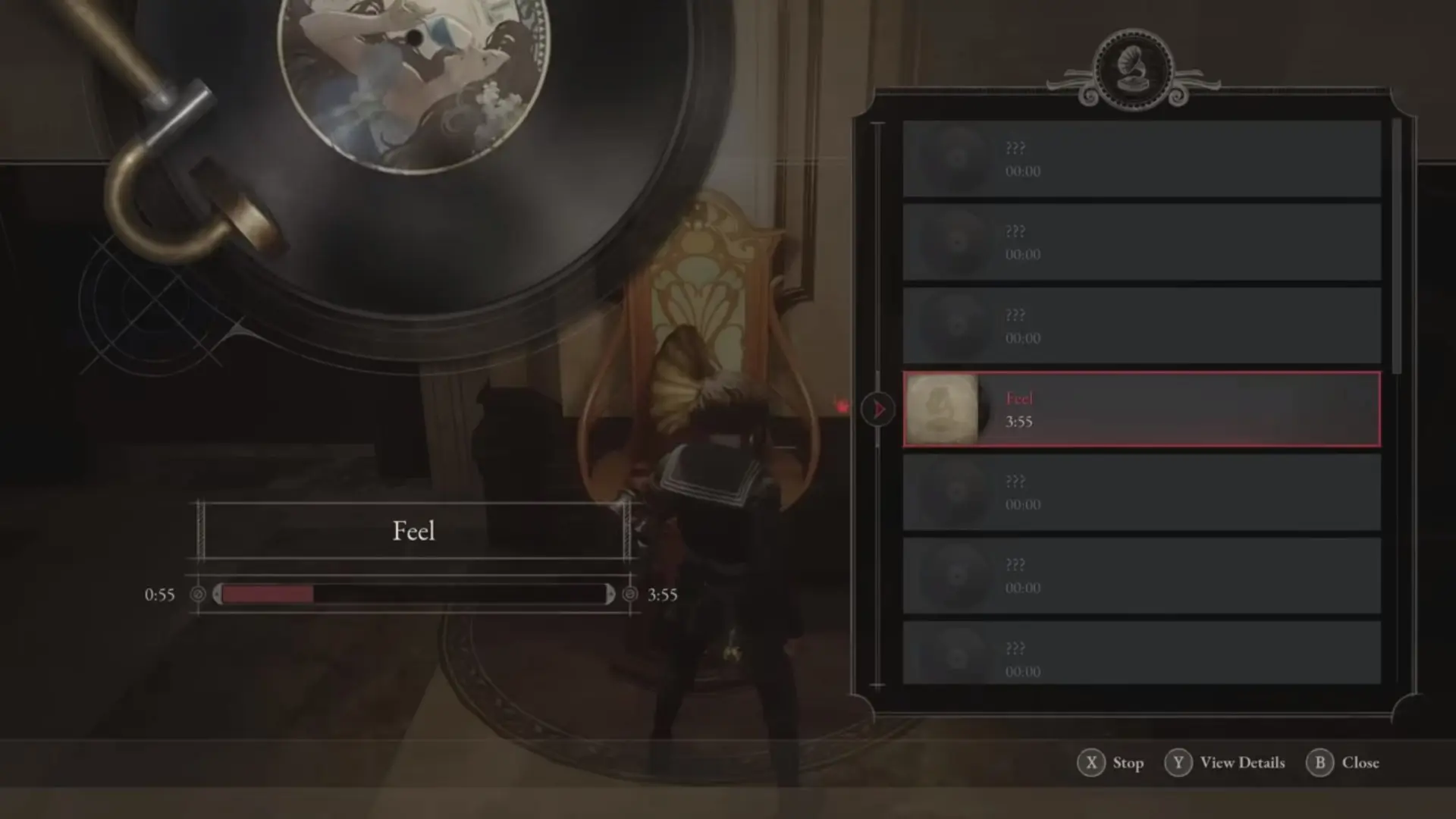Click the play arrow beside the Feel track
Viewport: 1456px width, 819px height.
pos(878,409)
